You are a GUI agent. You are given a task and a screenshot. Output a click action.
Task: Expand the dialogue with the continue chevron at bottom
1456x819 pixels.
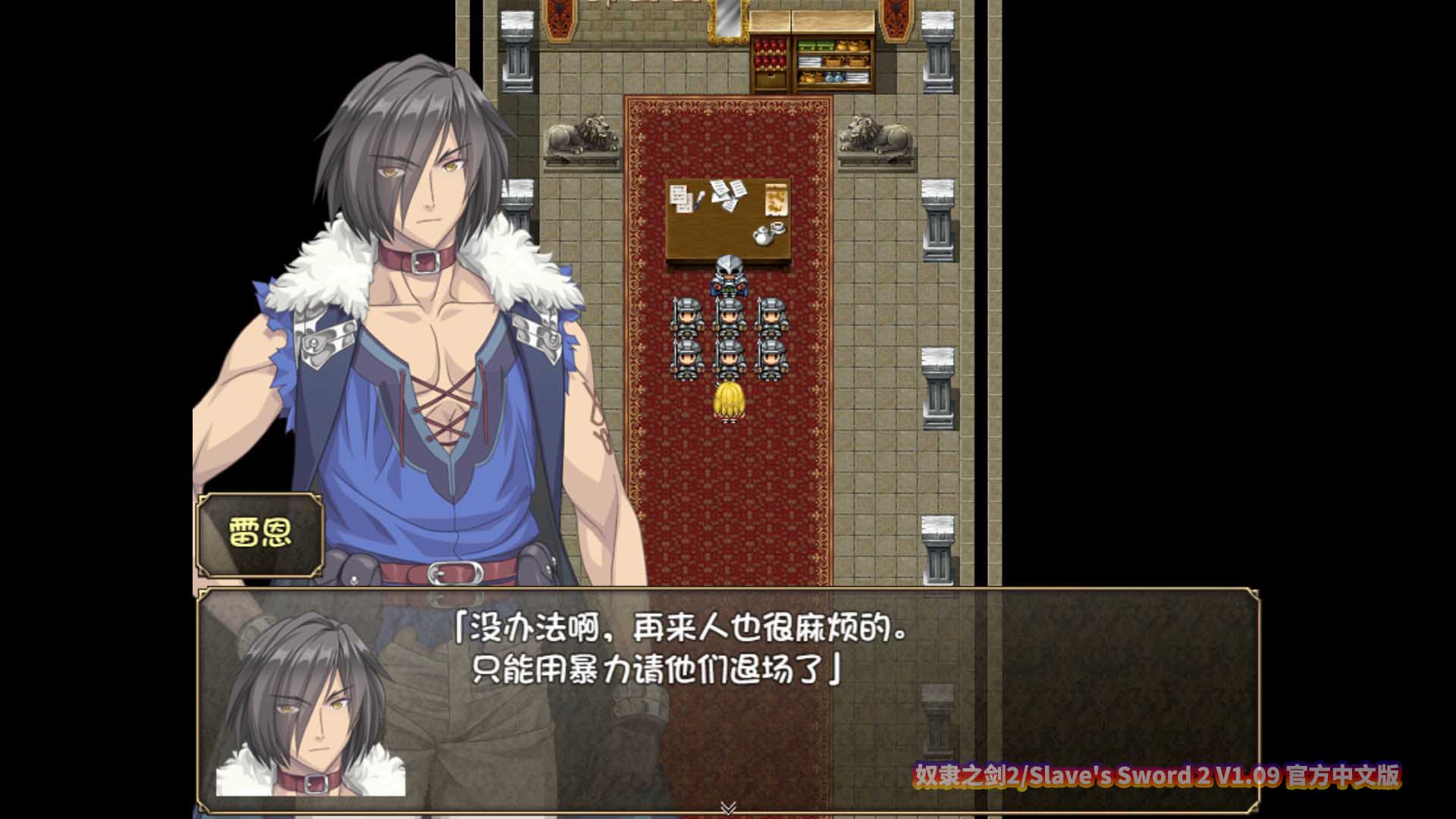730,808
